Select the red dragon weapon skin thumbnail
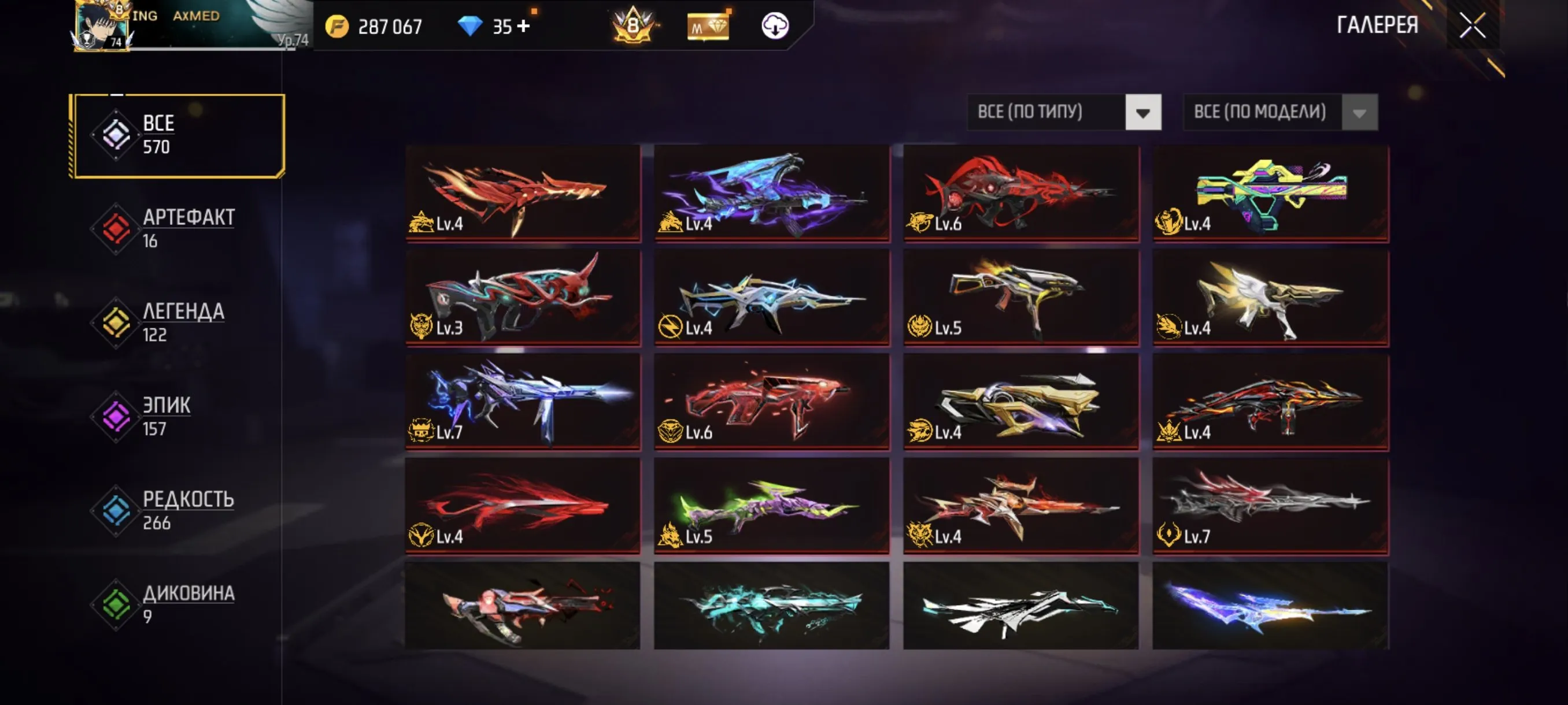 tap(522, 195)
